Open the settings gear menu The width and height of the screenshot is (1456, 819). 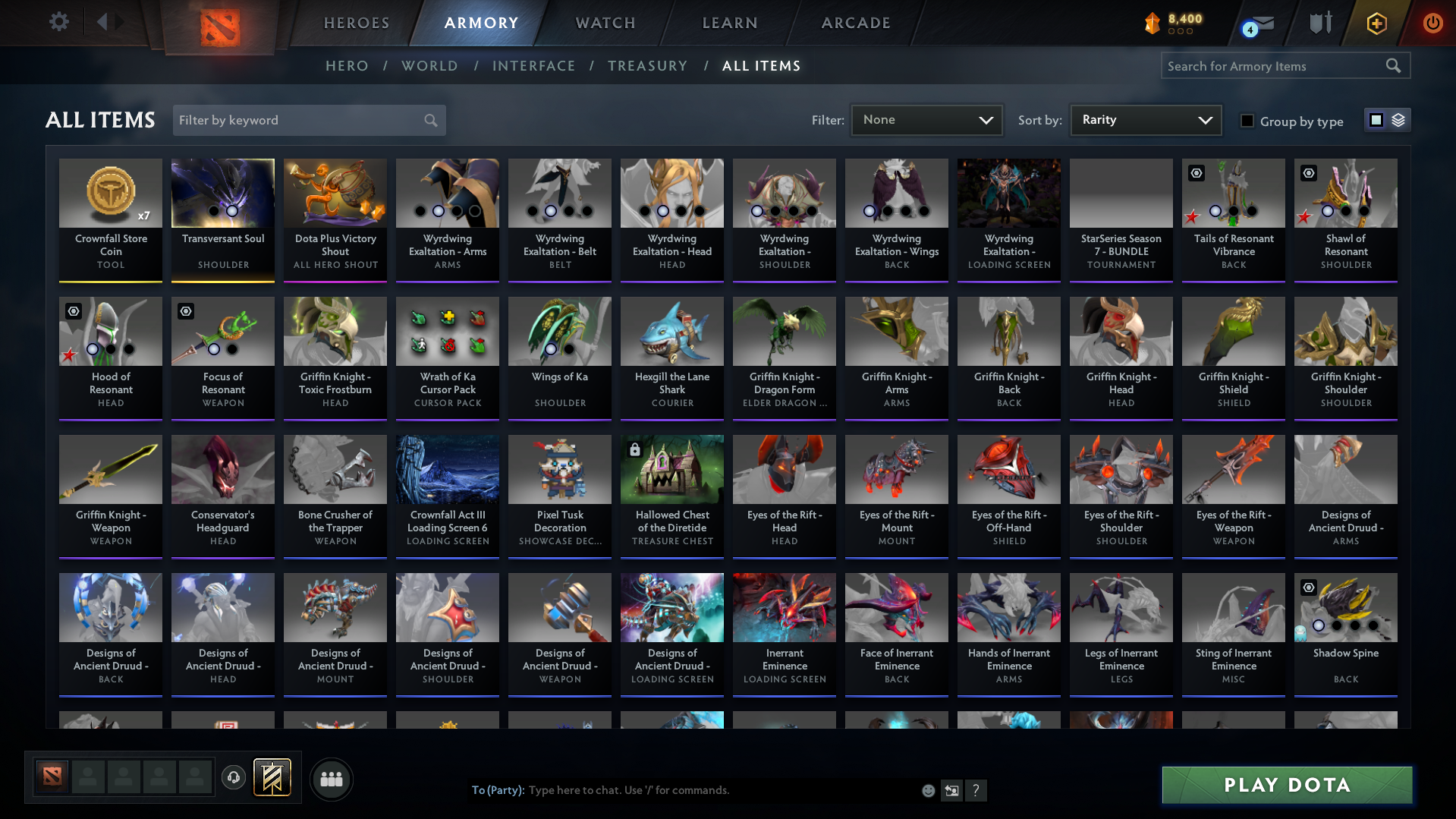point(58,22)
